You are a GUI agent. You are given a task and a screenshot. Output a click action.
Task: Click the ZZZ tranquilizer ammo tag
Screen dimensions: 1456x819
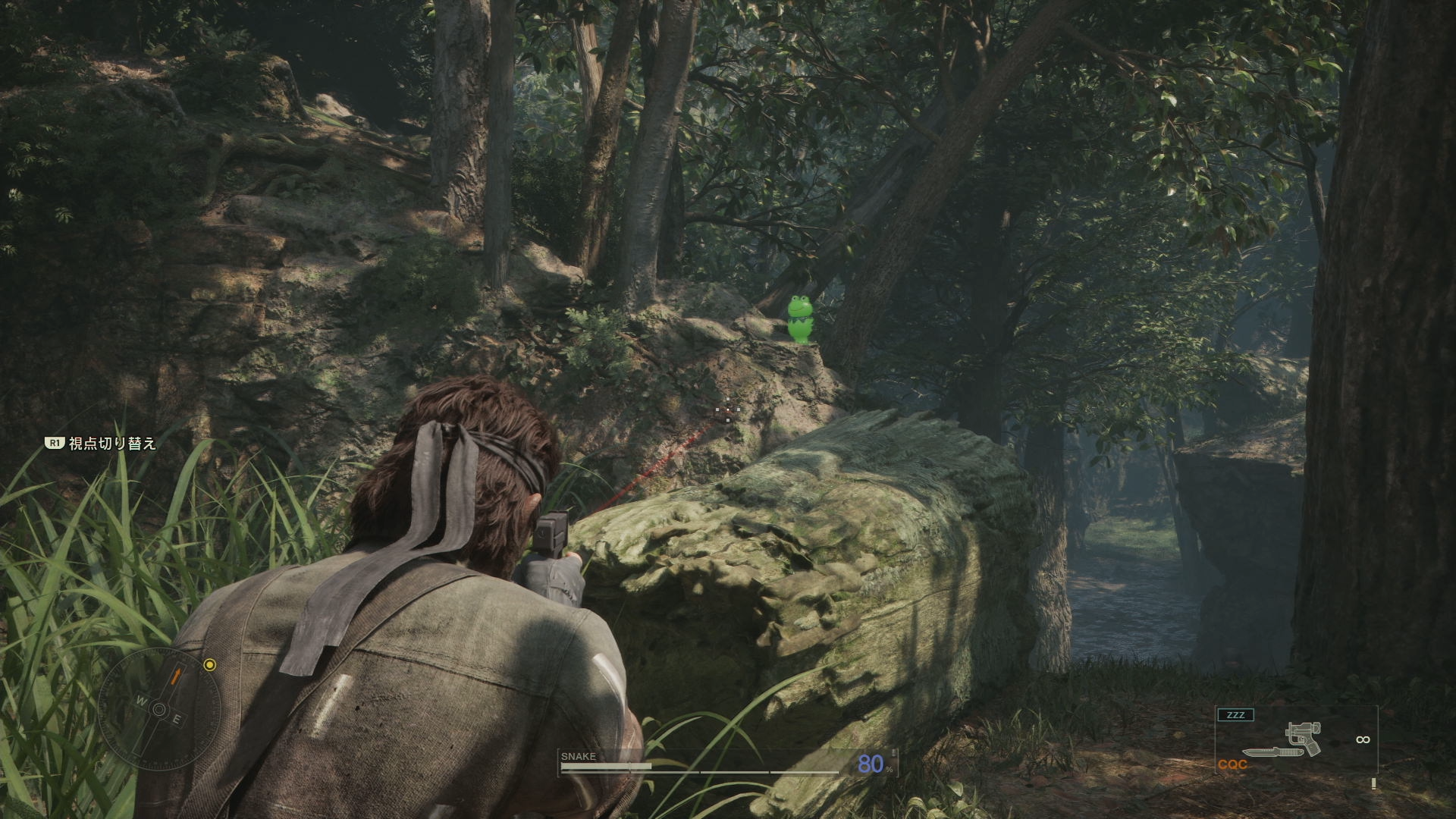click(x=1235, y=715)
